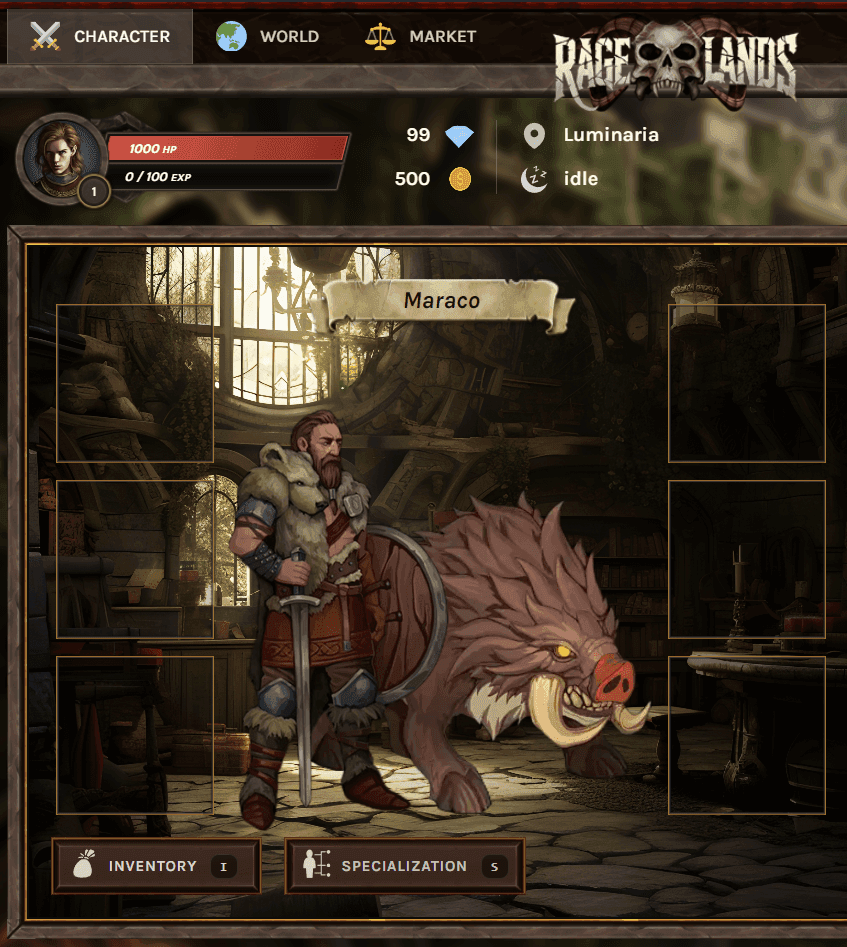Click the blue diamond currency icon
847x947 pixels.
[x=460, y=136]
